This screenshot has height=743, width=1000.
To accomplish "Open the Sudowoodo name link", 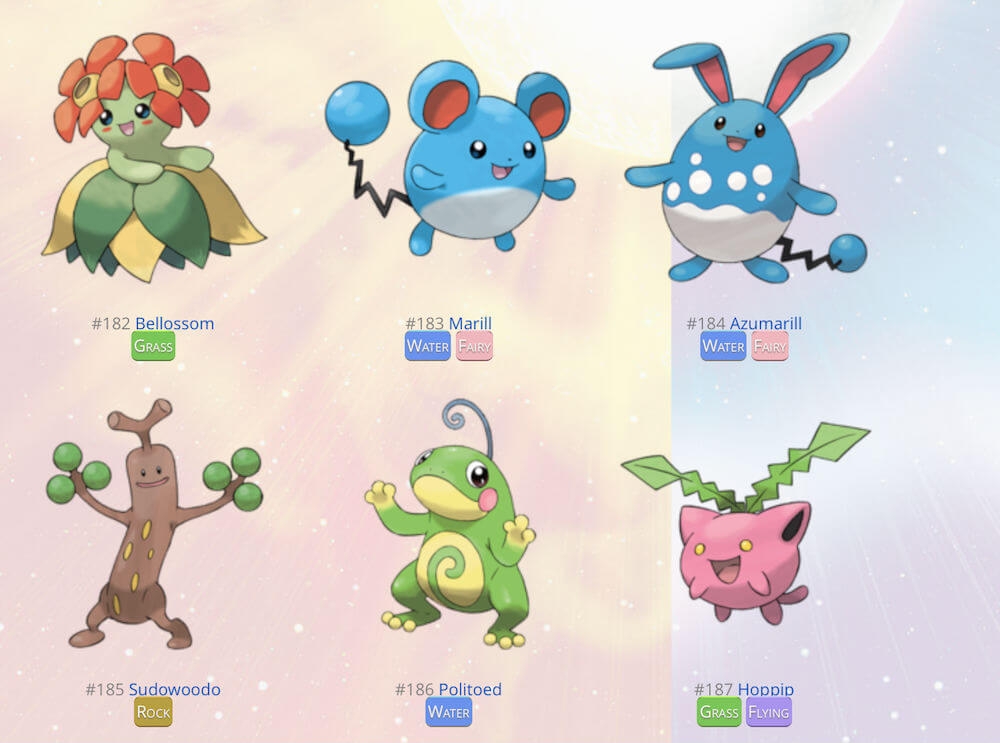I will (174, 689).
